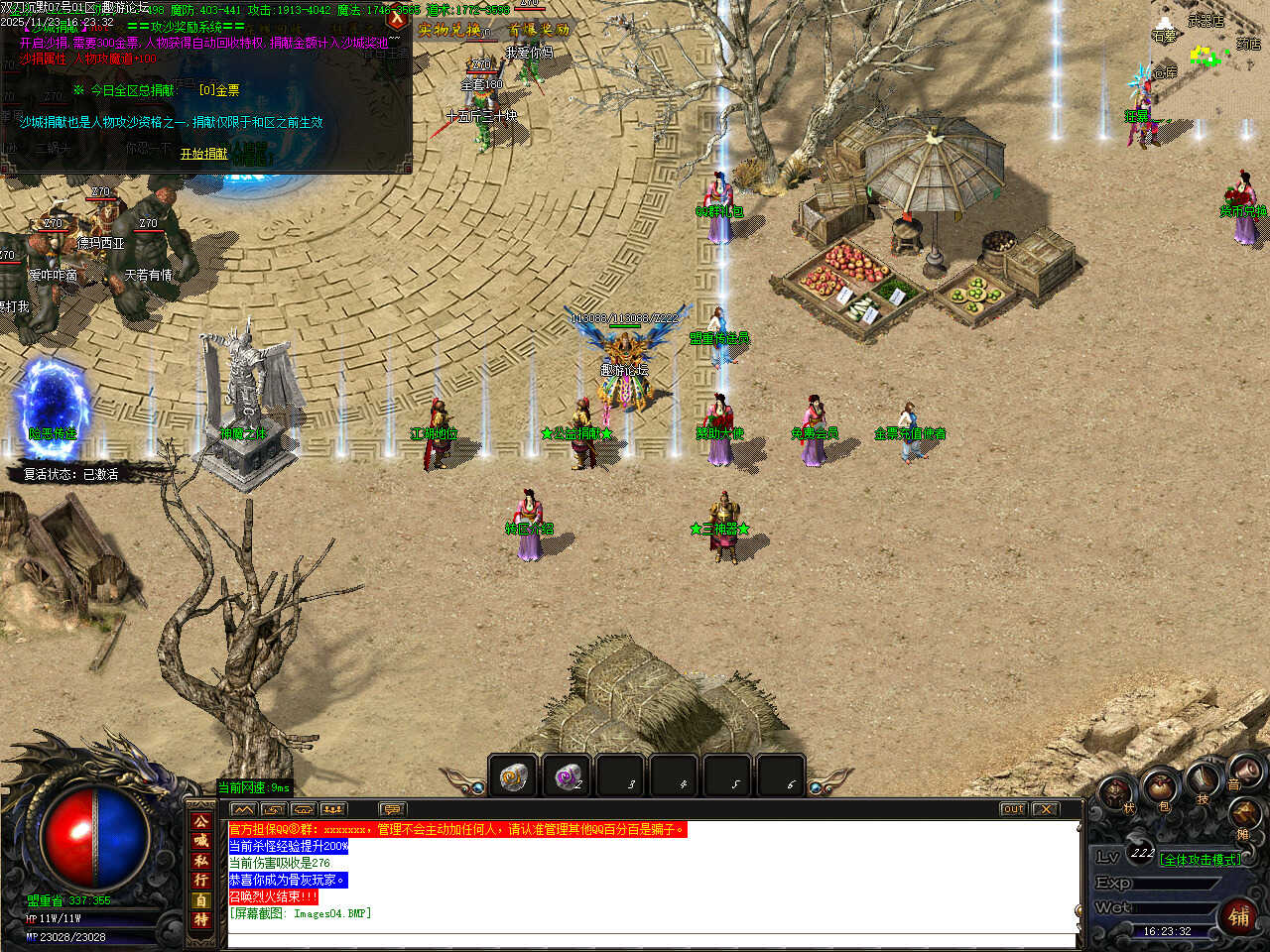
Task: Select the 自 chat channel tab
Action: (x=201, y=900)
